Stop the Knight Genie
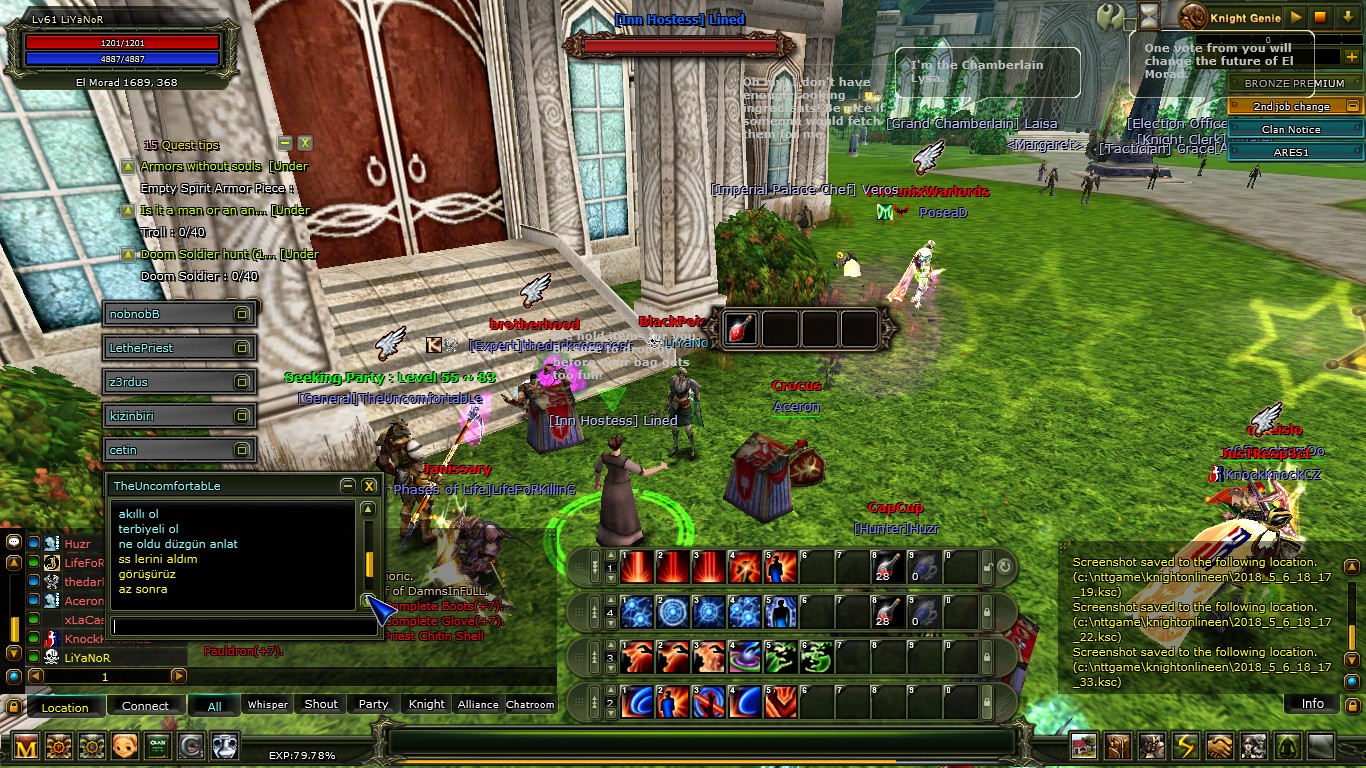The width and height of the screenshot is (1366, 768). pos(1320,17)
